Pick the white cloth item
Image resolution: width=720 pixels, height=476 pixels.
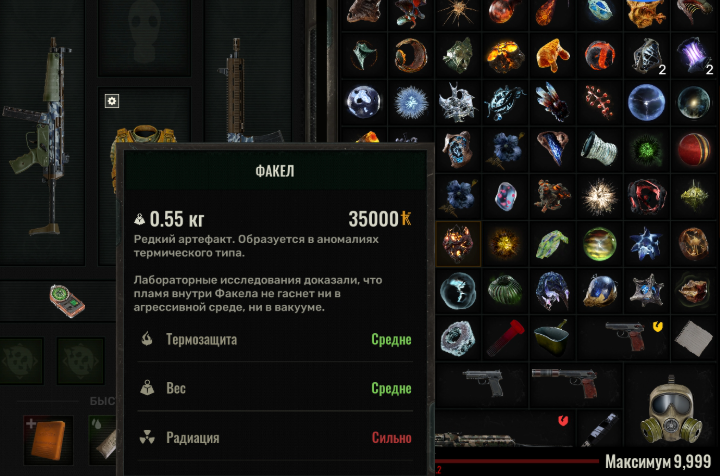[x=693, y=338]
